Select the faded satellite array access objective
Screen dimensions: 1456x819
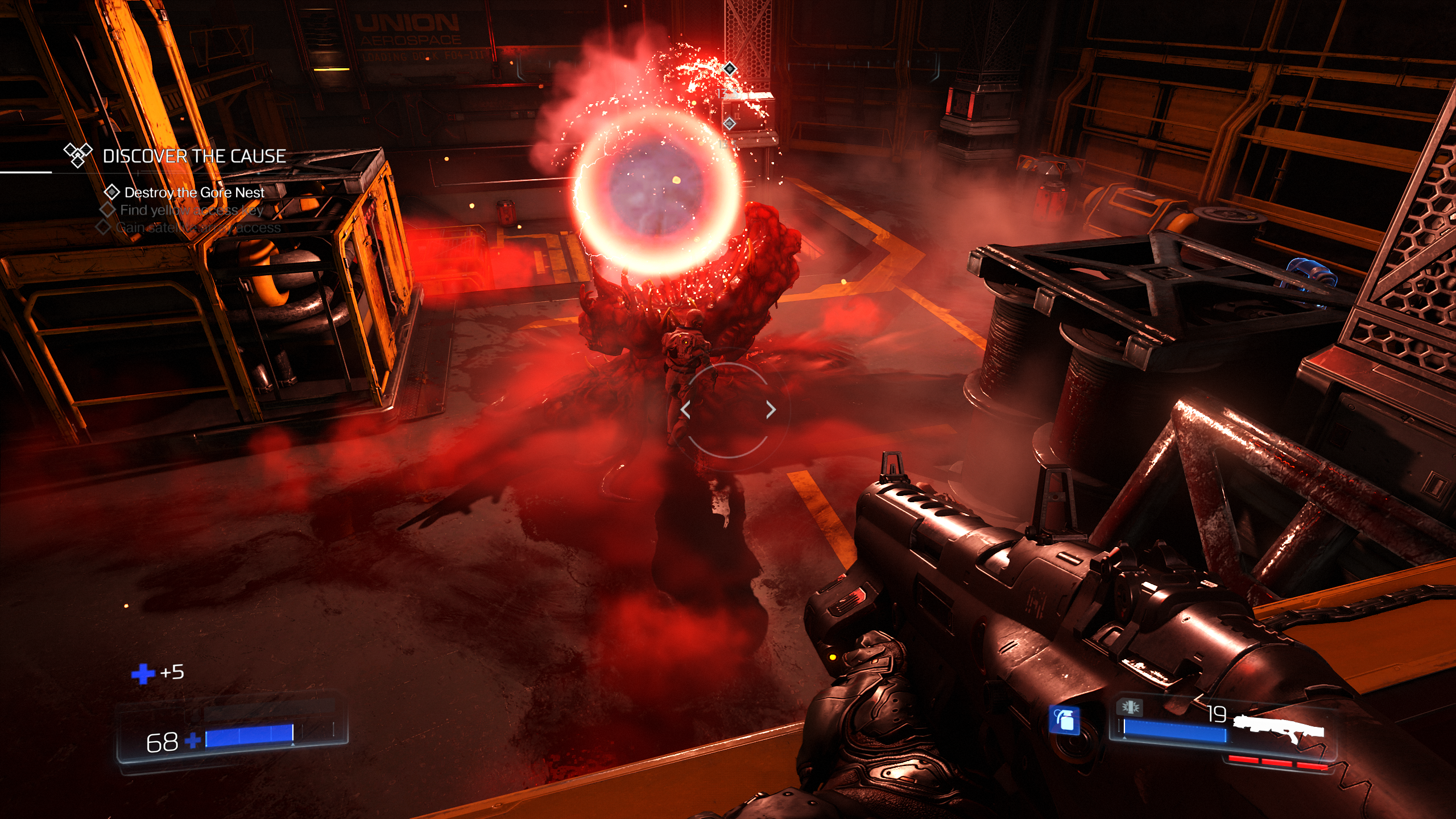(198, 228)
